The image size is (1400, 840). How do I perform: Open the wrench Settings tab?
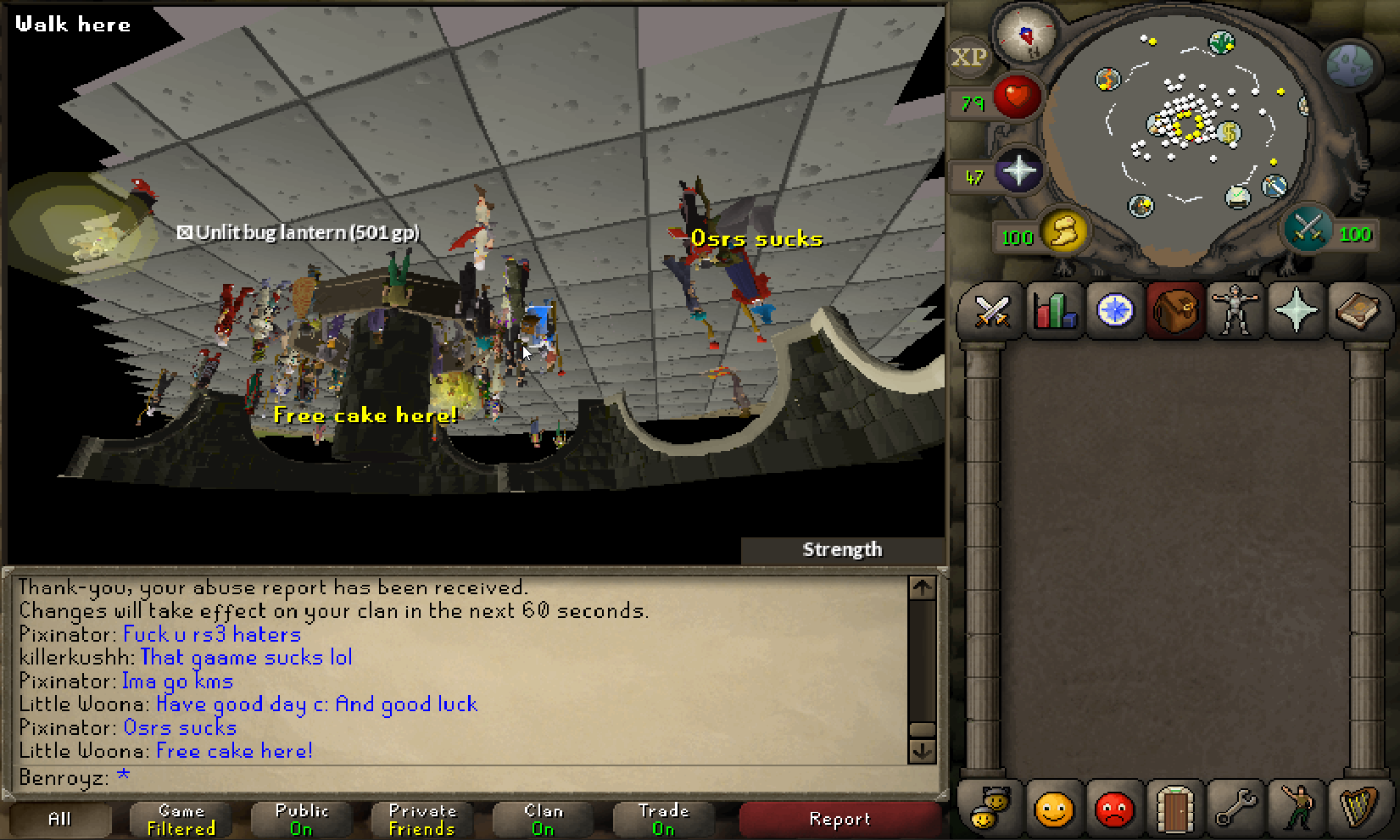point(1235,809)
